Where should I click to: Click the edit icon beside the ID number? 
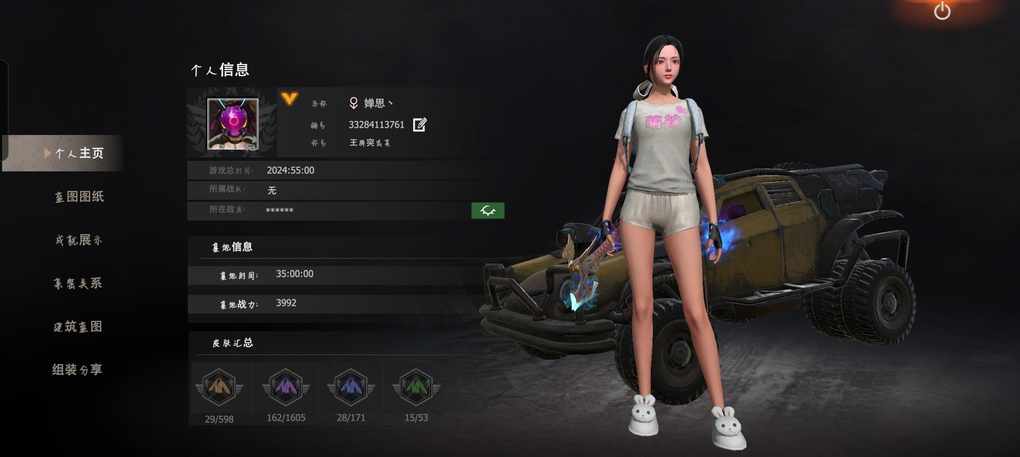(420, 125)
